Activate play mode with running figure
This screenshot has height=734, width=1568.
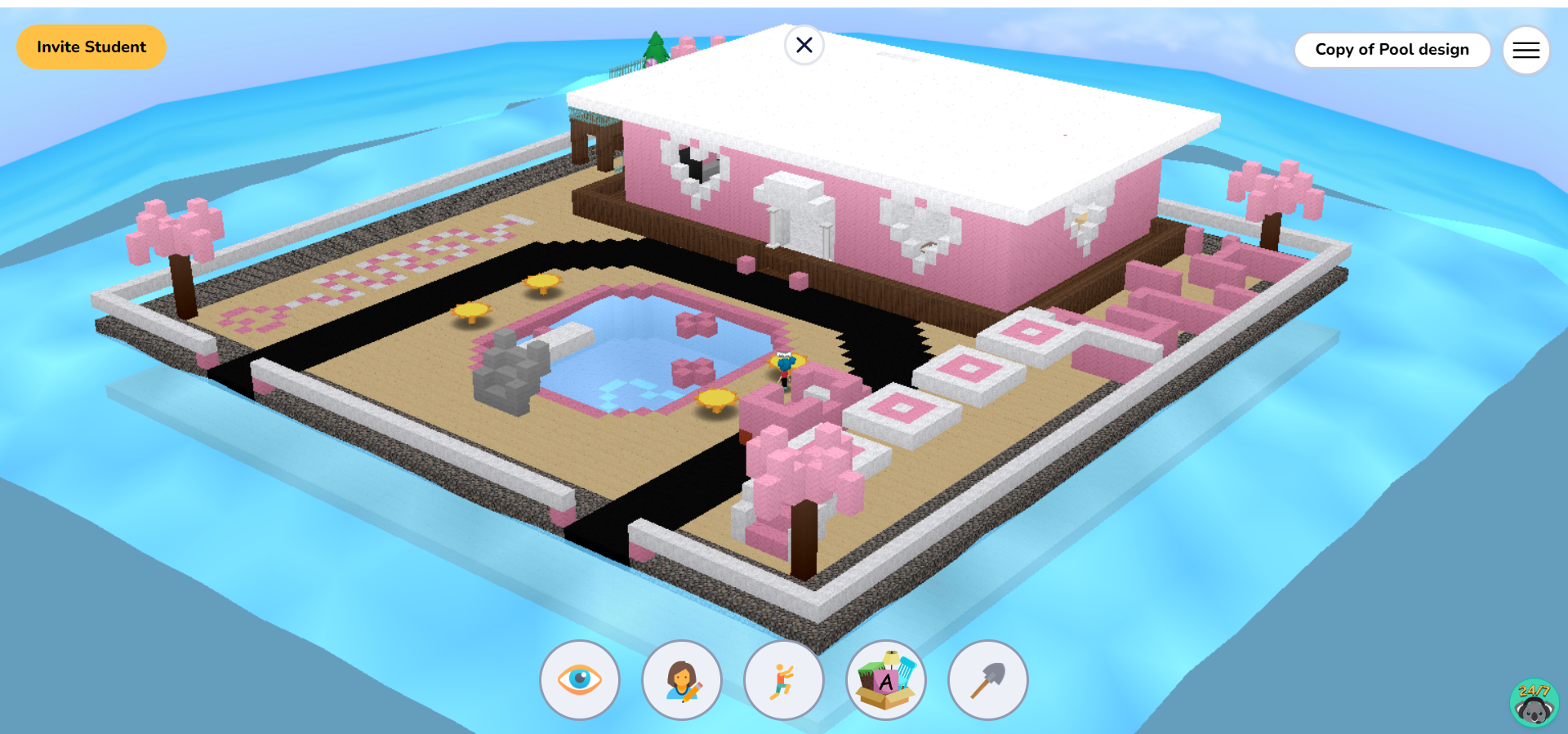(x=783, y=680)
